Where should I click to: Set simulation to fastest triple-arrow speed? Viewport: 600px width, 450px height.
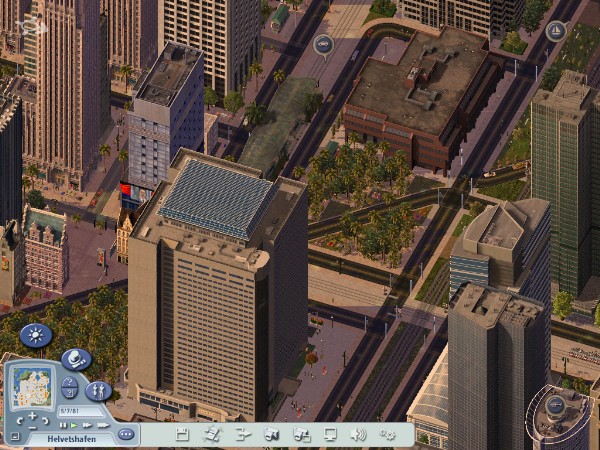[101, 425]
